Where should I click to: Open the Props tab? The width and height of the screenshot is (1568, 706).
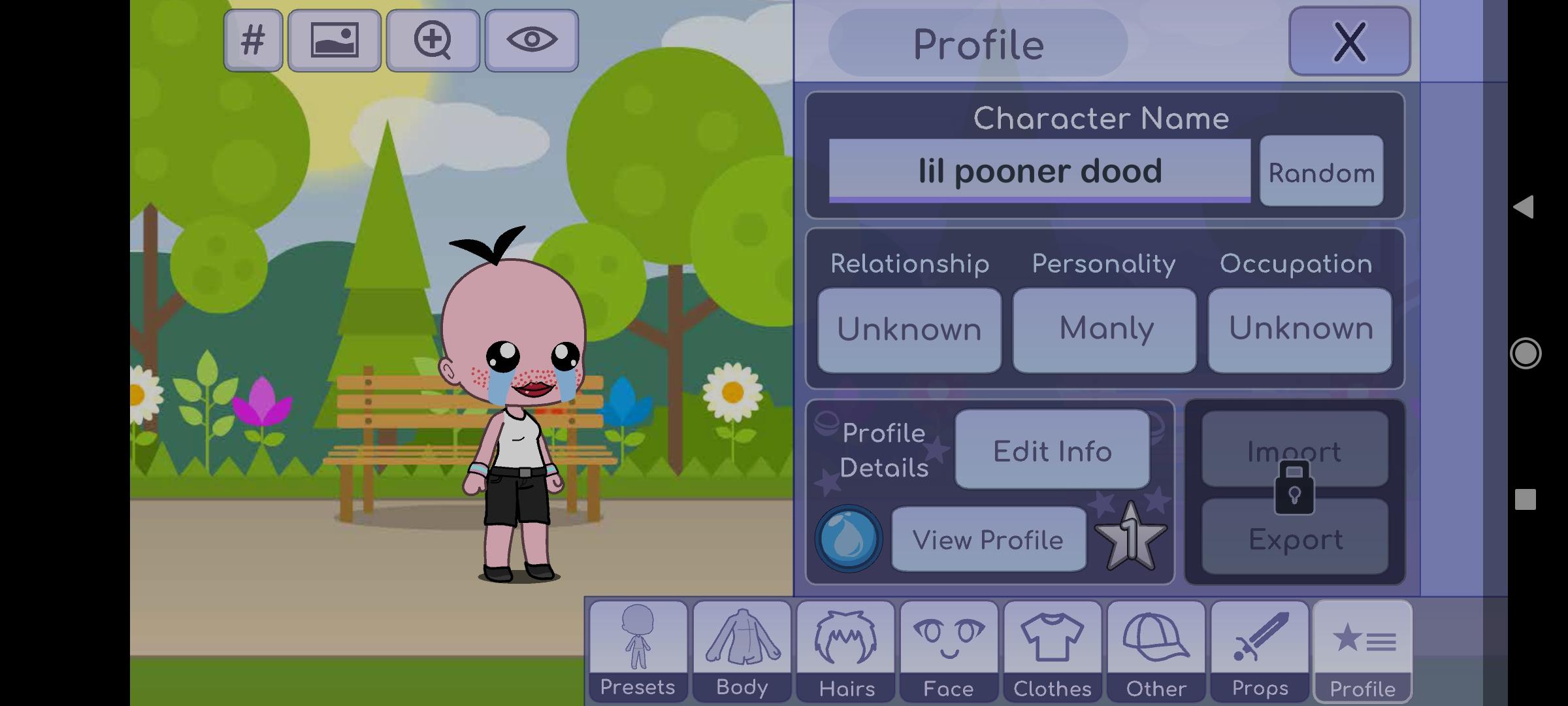1260,650
